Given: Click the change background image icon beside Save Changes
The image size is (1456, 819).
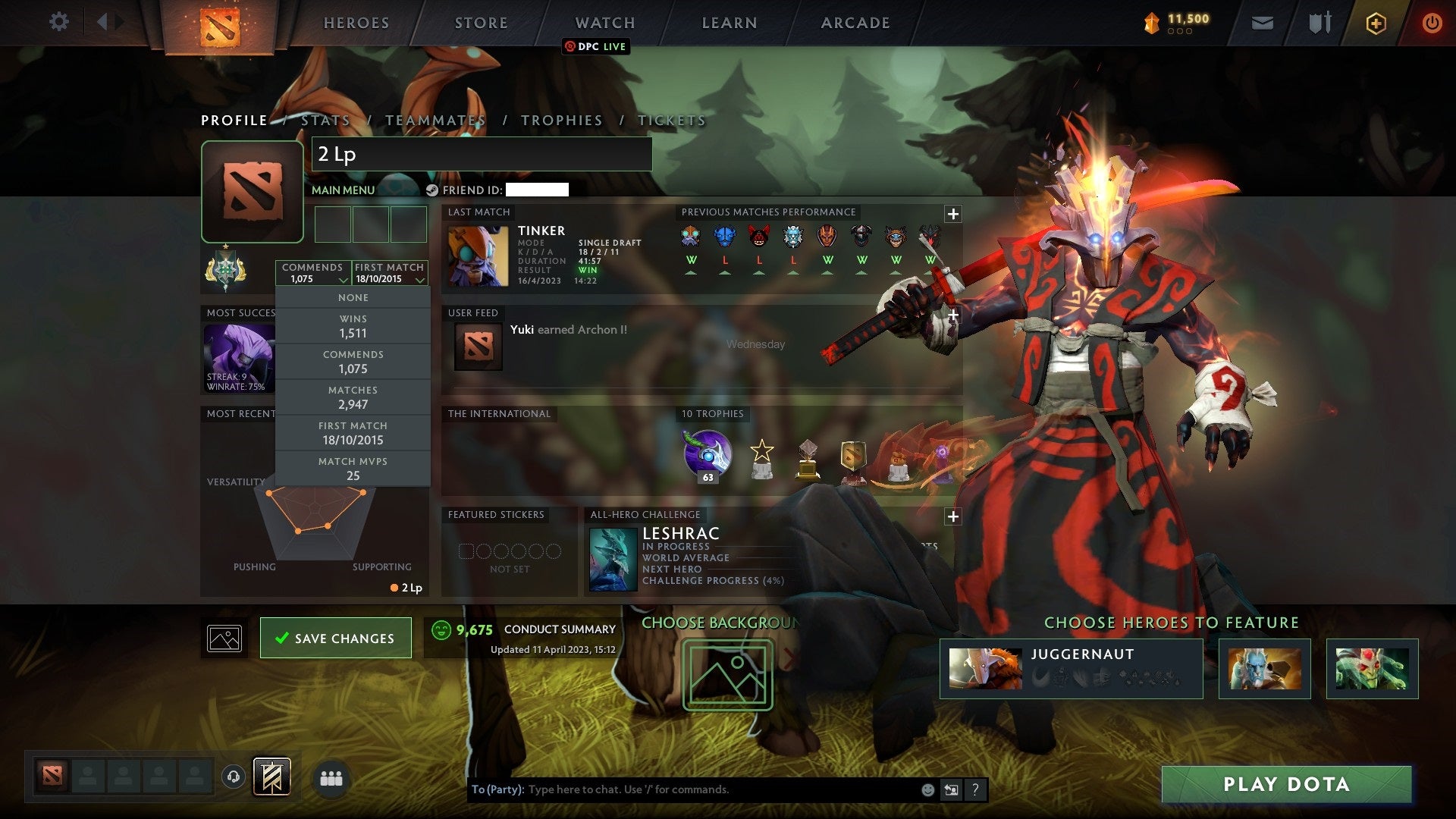Looking at the screenshot, I should (224, 637).
